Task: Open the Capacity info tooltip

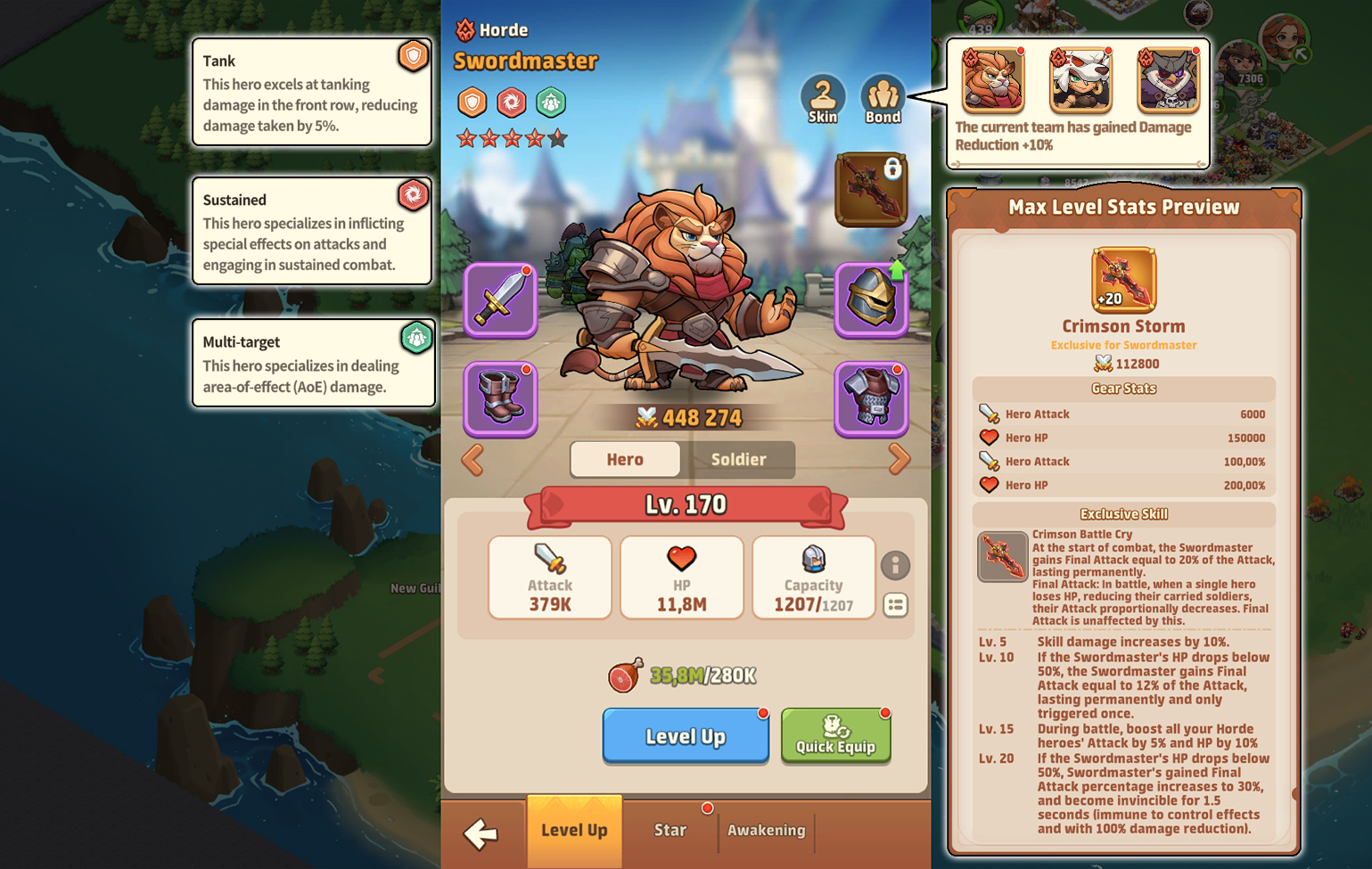Action: click(896, 566)
